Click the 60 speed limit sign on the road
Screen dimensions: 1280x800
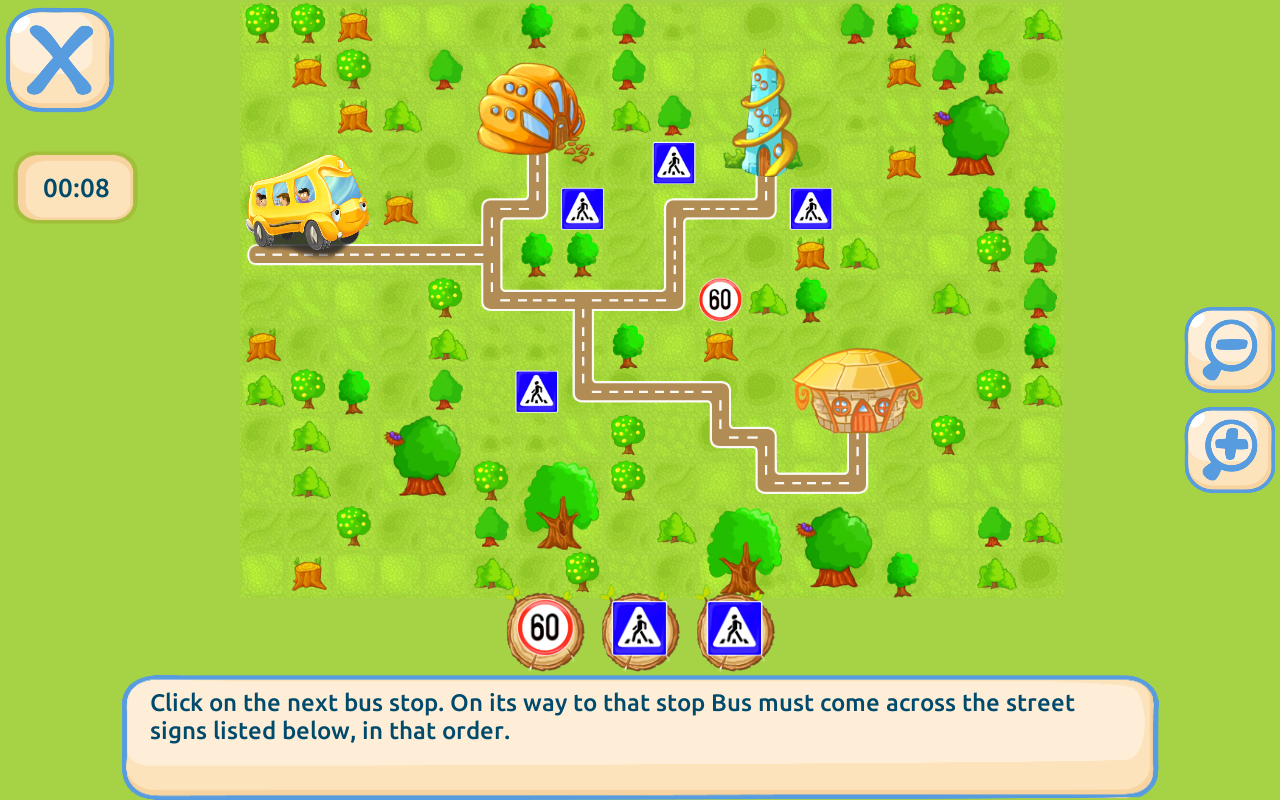pyautogui.click(x=718, y=298)
